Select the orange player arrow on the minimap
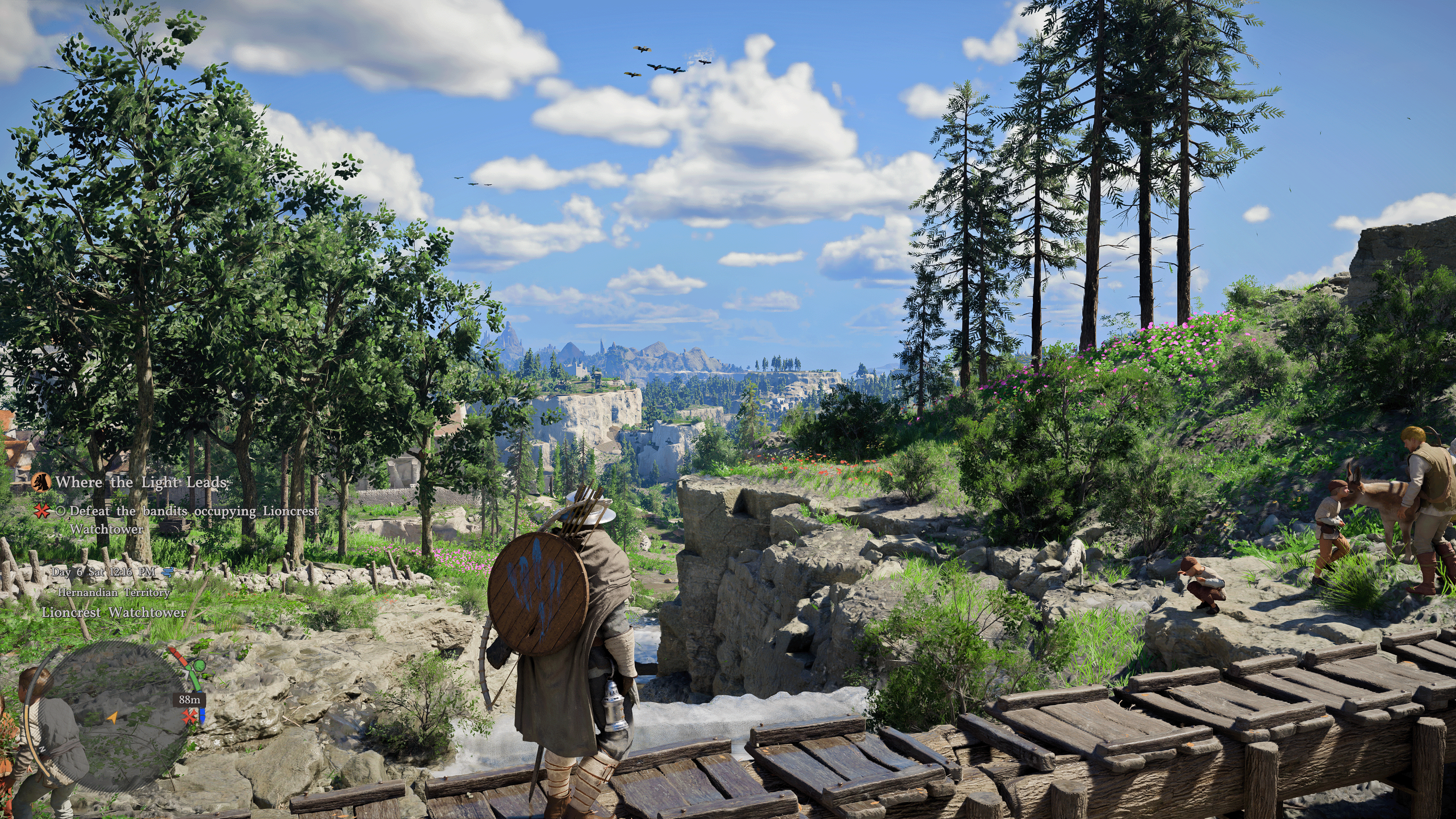The width and height of the screenshot is (1456, 819). pos(113,718)
